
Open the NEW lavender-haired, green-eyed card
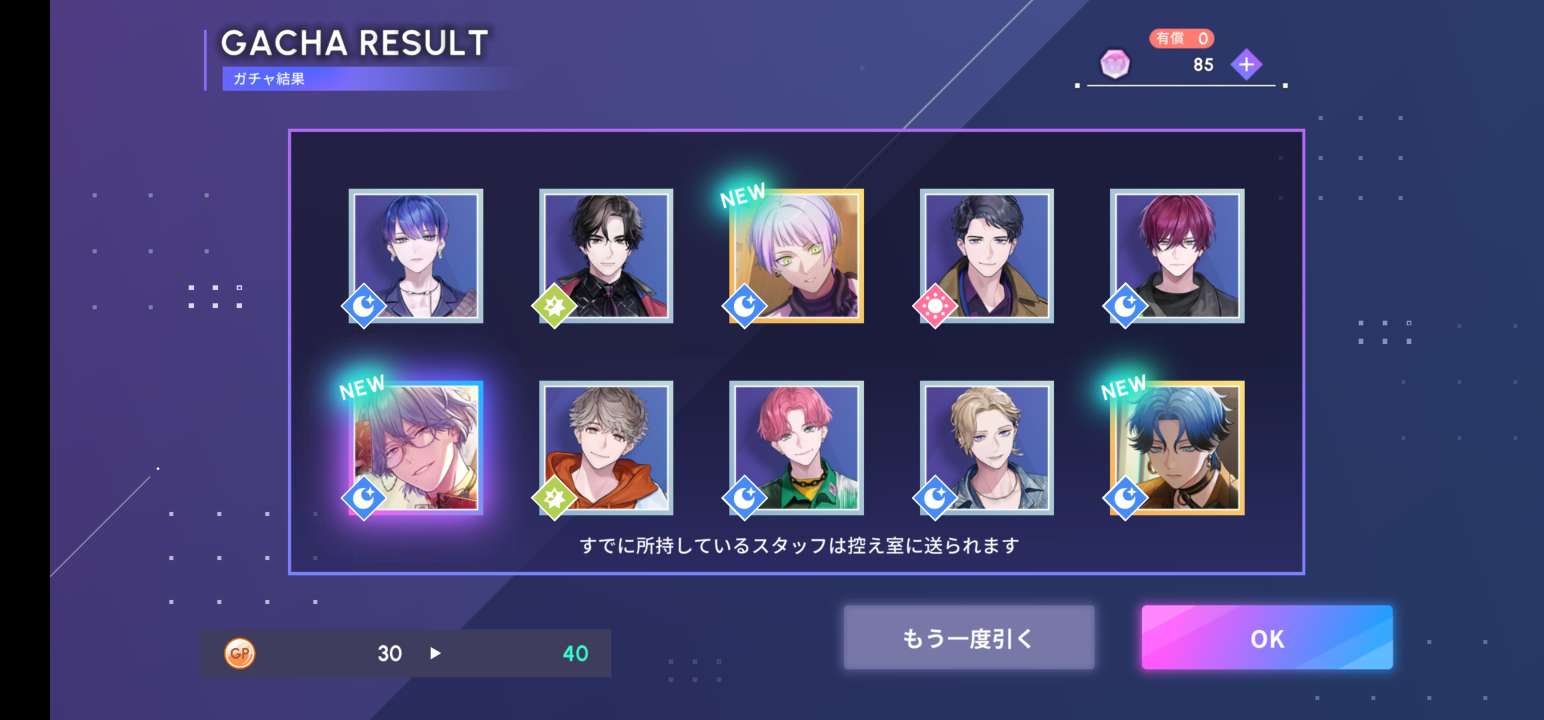point(796,256)
